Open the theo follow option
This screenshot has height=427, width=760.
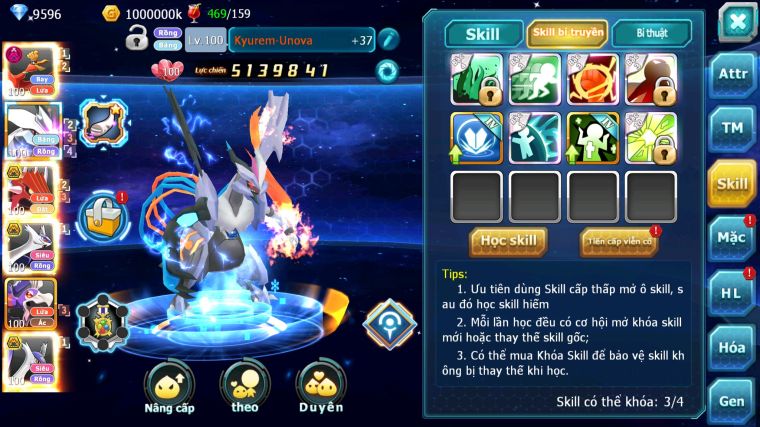click(244, 386)
